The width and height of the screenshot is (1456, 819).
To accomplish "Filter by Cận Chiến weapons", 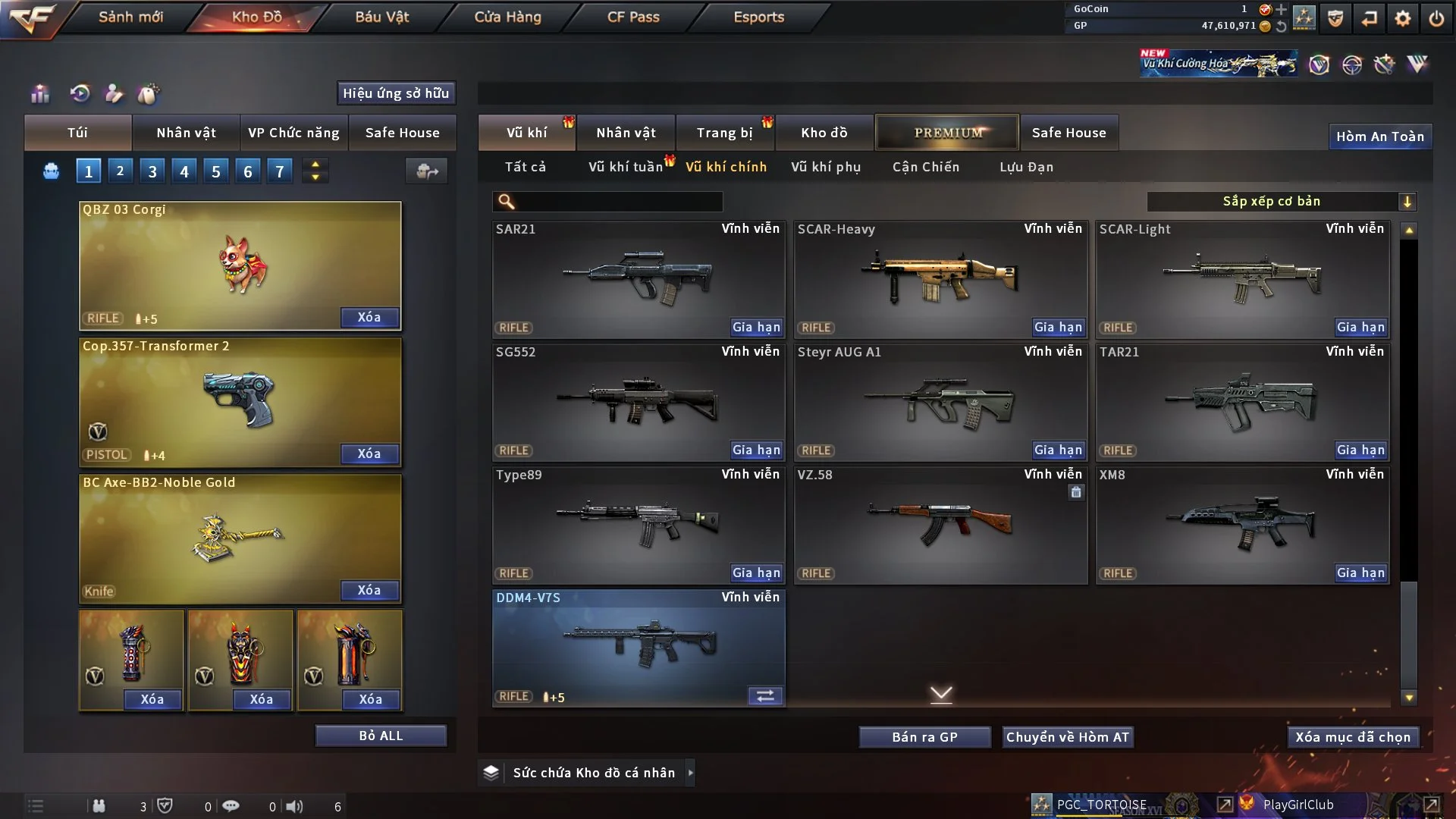I will [x=925, y=167].
